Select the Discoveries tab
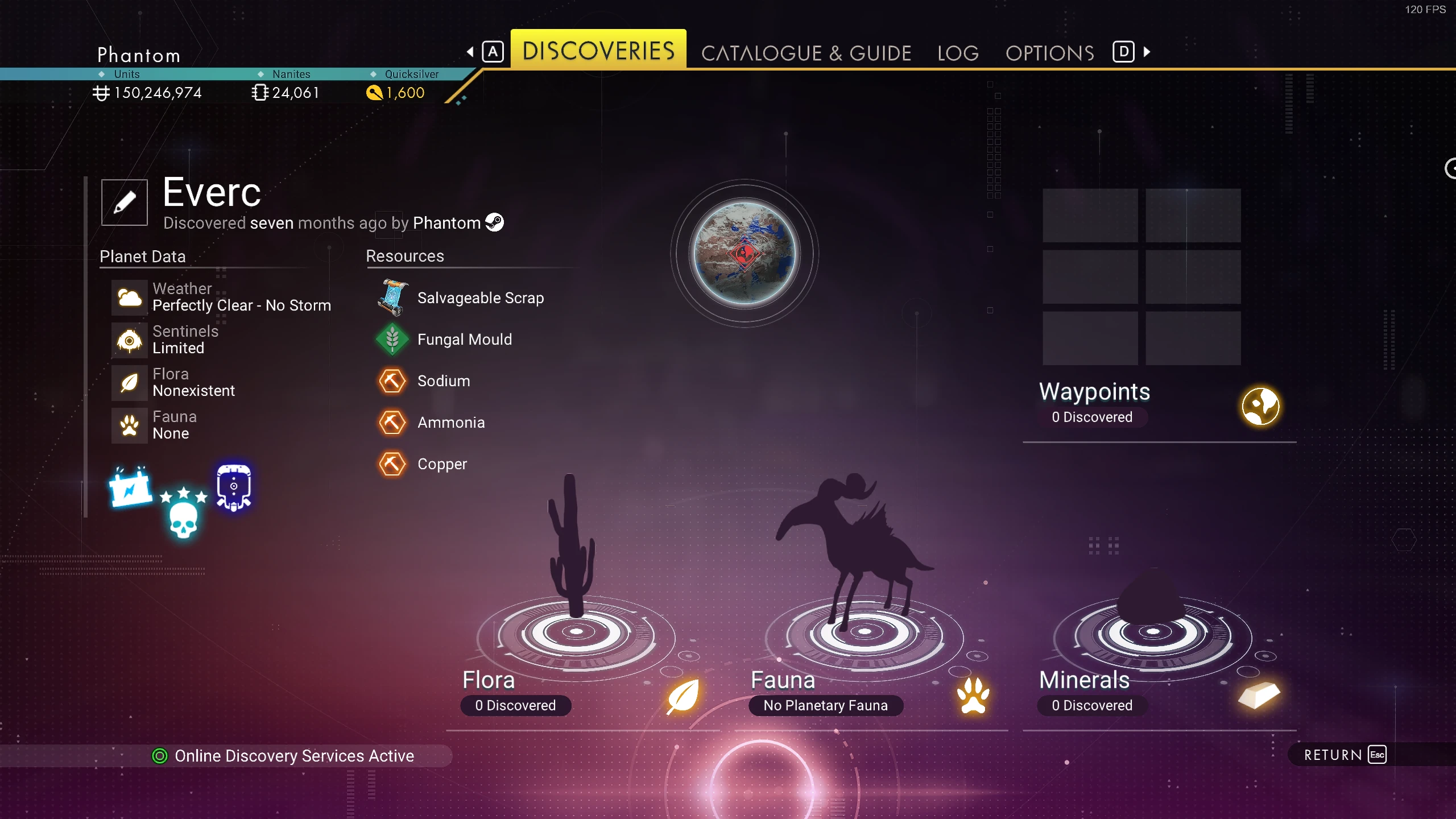 (598, 51)
